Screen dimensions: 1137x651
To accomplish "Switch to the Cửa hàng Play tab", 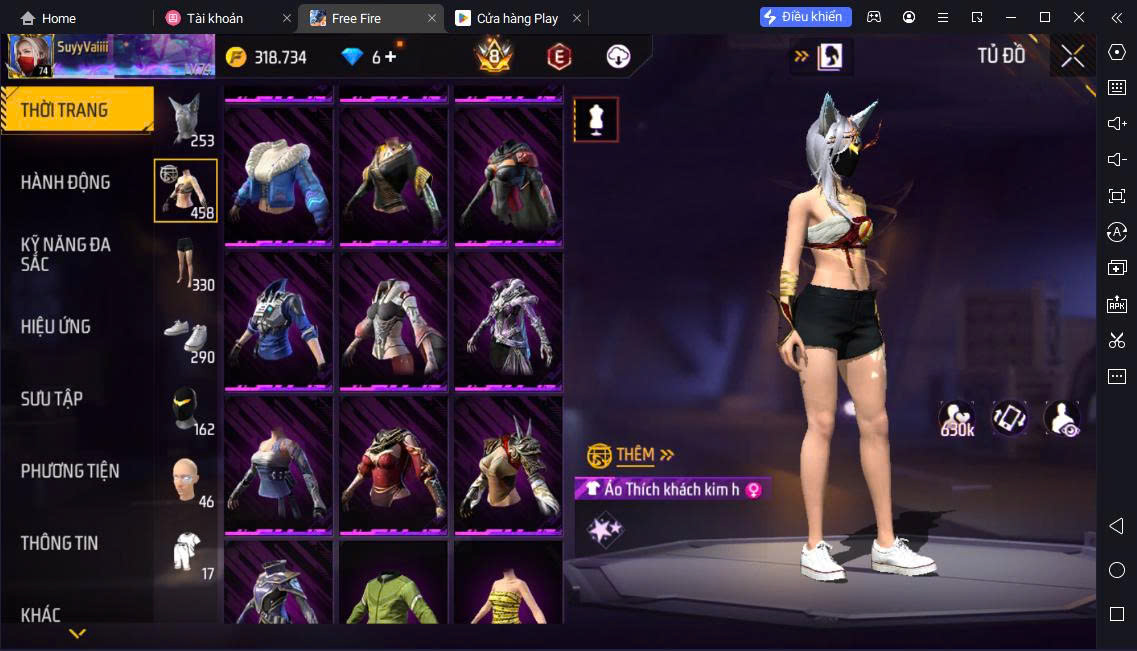I will (x=517, y=18).
